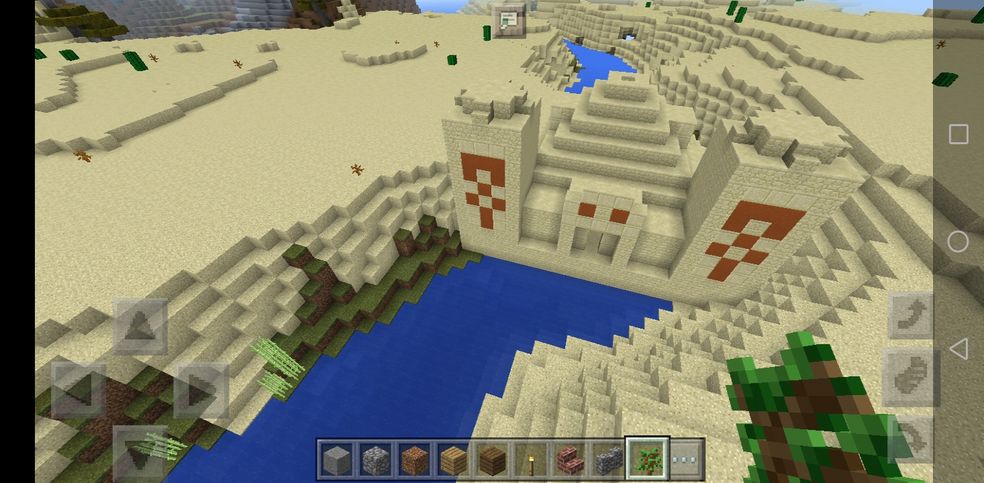This screenshot has width=984, height=483.
Task: Tap the fly up arrow button
Action: pos(910,316)
